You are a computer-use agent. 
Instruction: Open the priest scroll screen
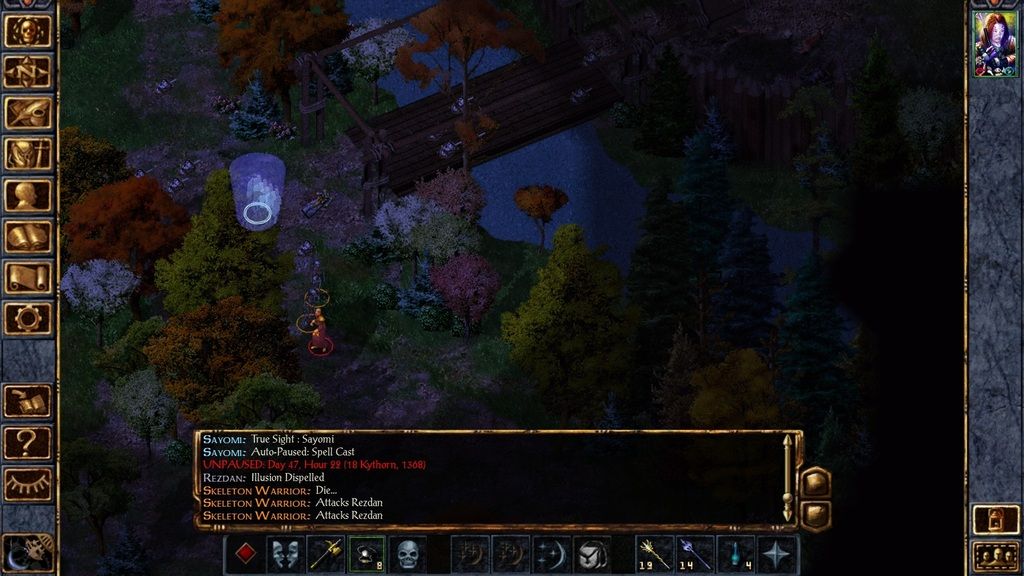[x=28, y=277]
